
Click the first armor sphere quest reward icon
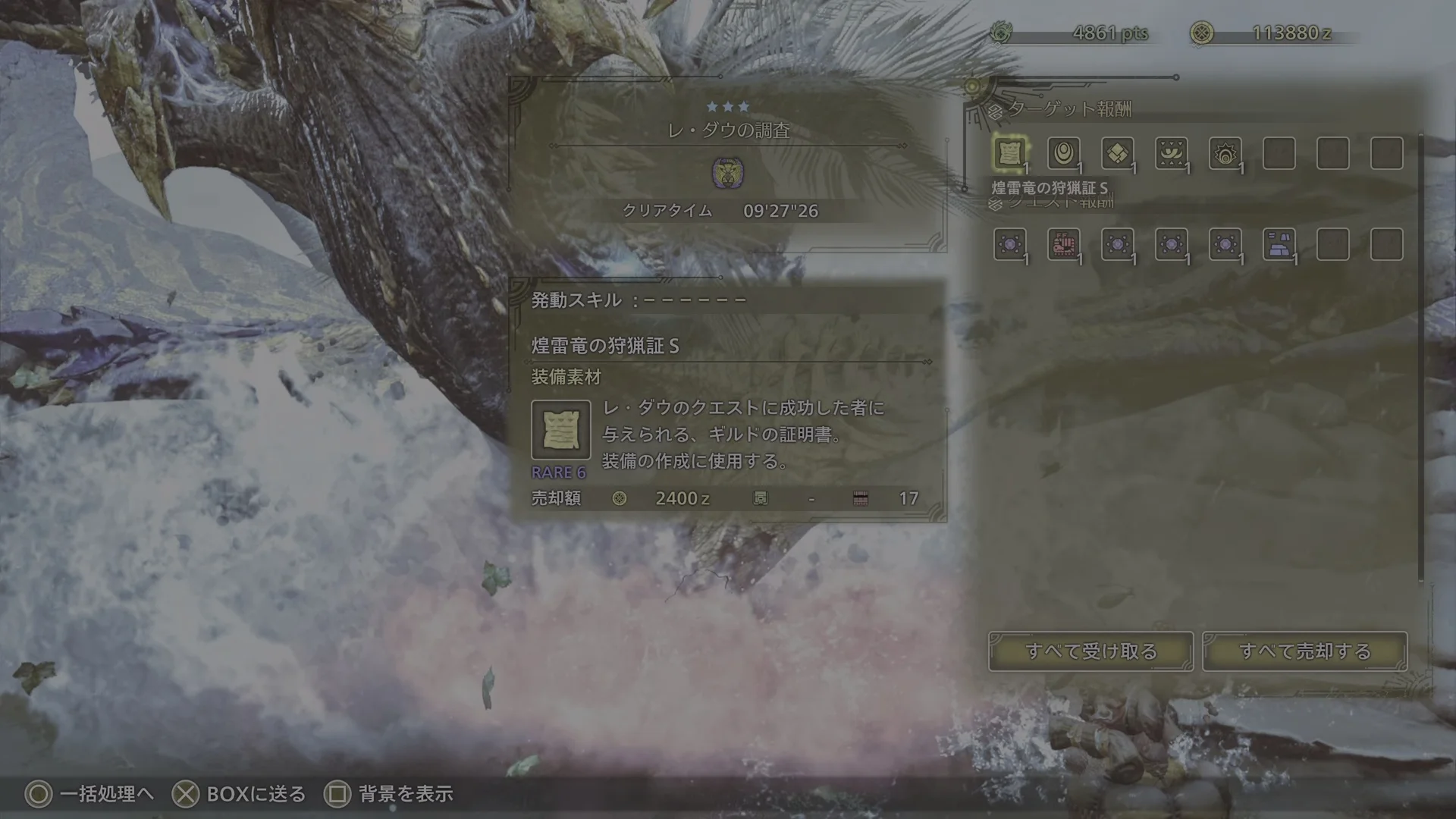(x=1011, y=244)
